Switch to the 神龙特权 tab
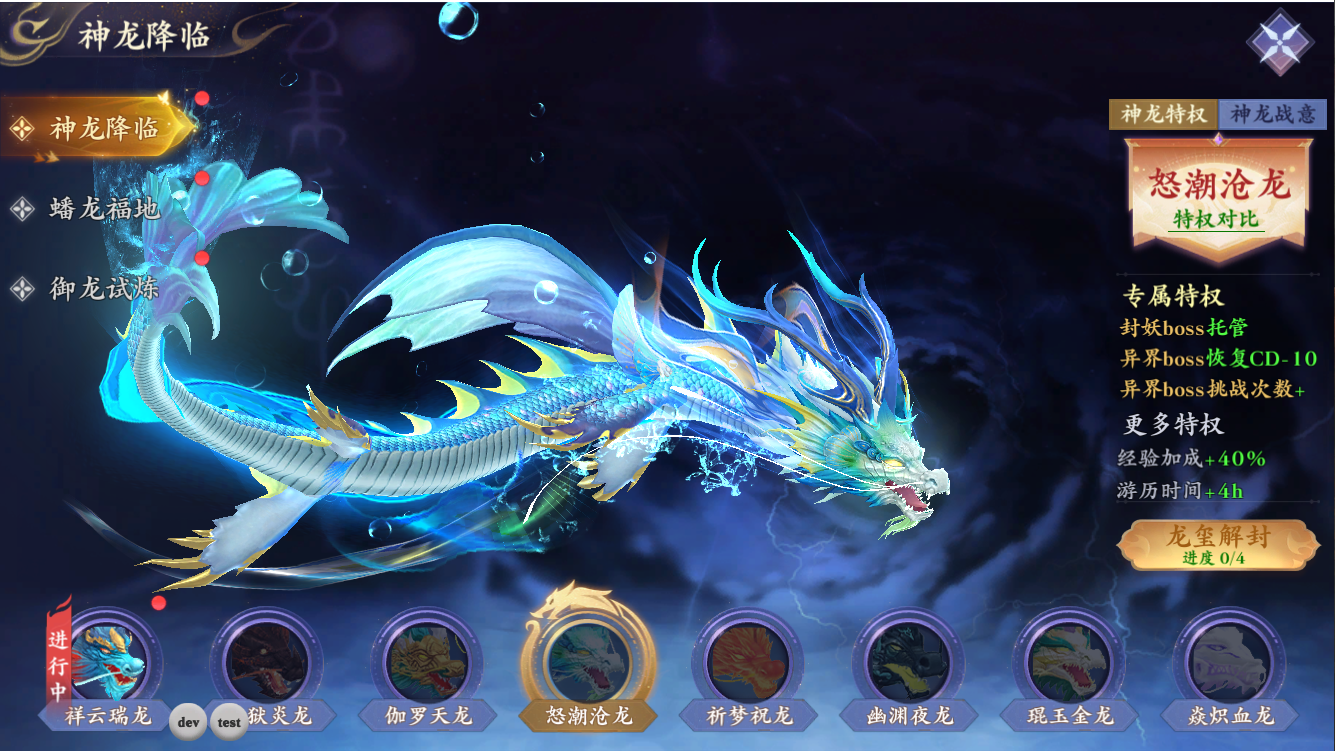The height and width of the screenshot is (751, 1335). [x=1163, y=114]
